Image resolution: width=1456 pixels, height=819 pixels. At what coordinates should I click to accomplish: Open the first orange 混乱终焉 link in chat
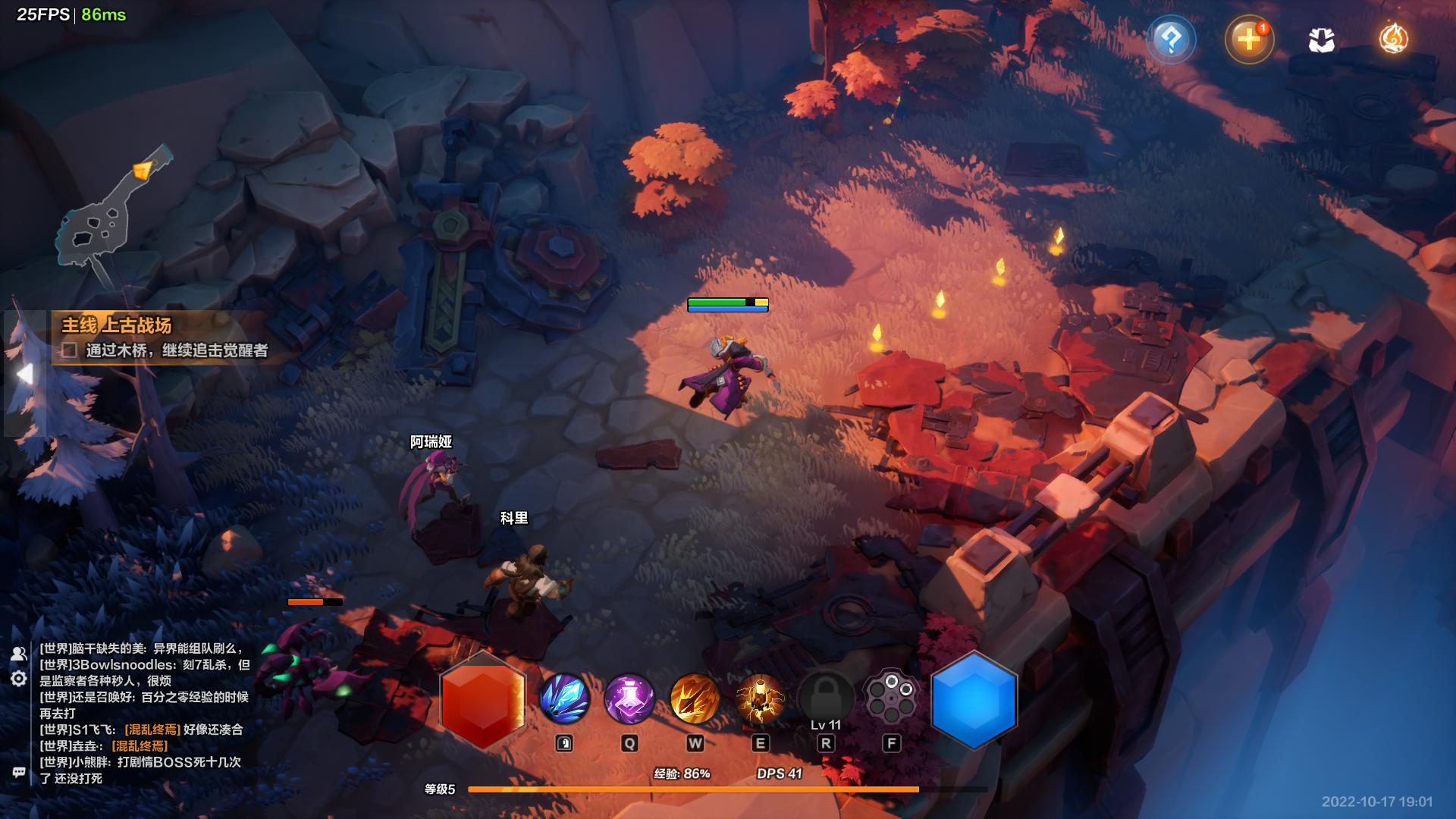click(x=152, y=730)
